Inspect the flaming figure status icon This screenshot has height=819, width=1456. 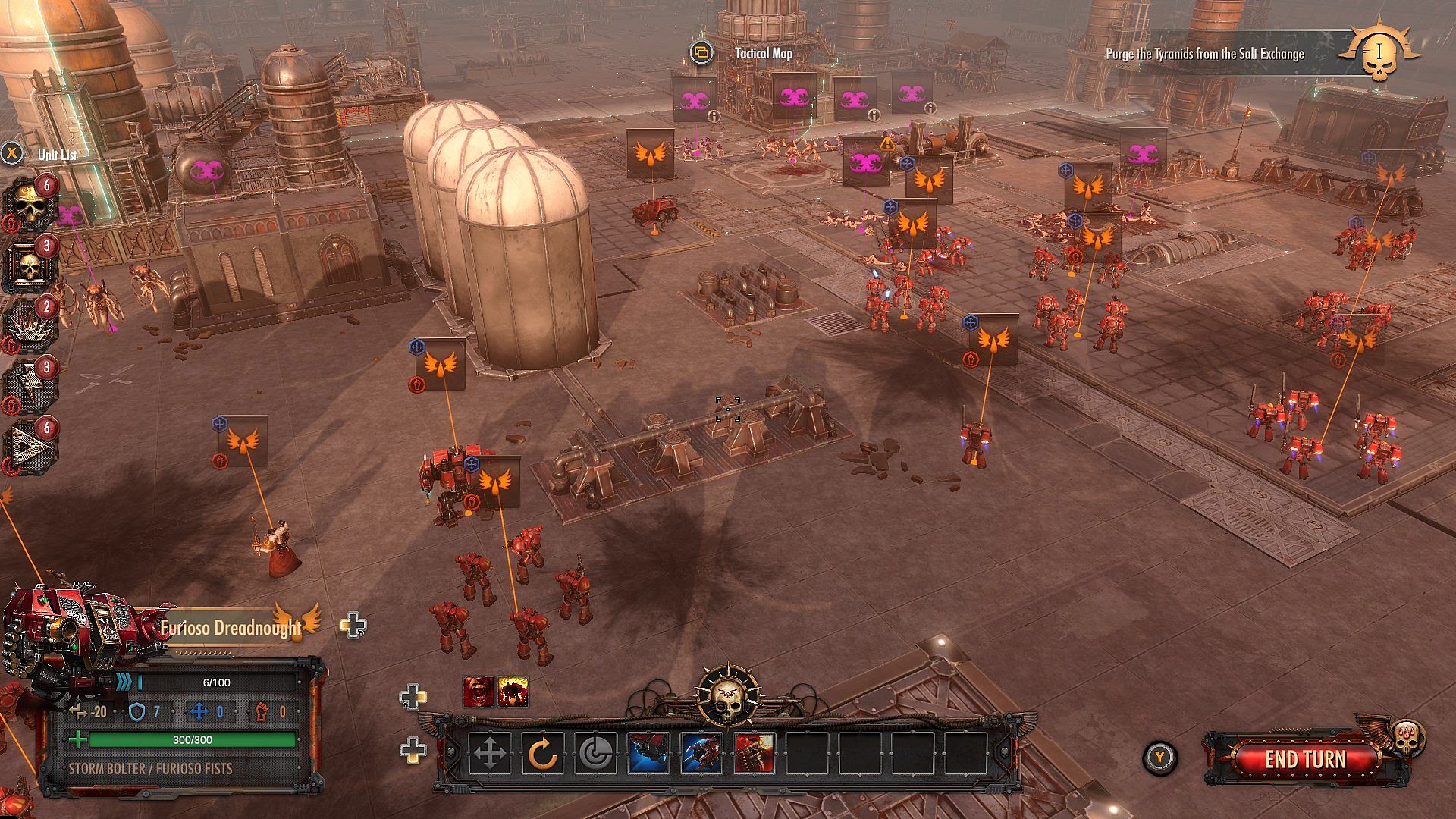513,692
